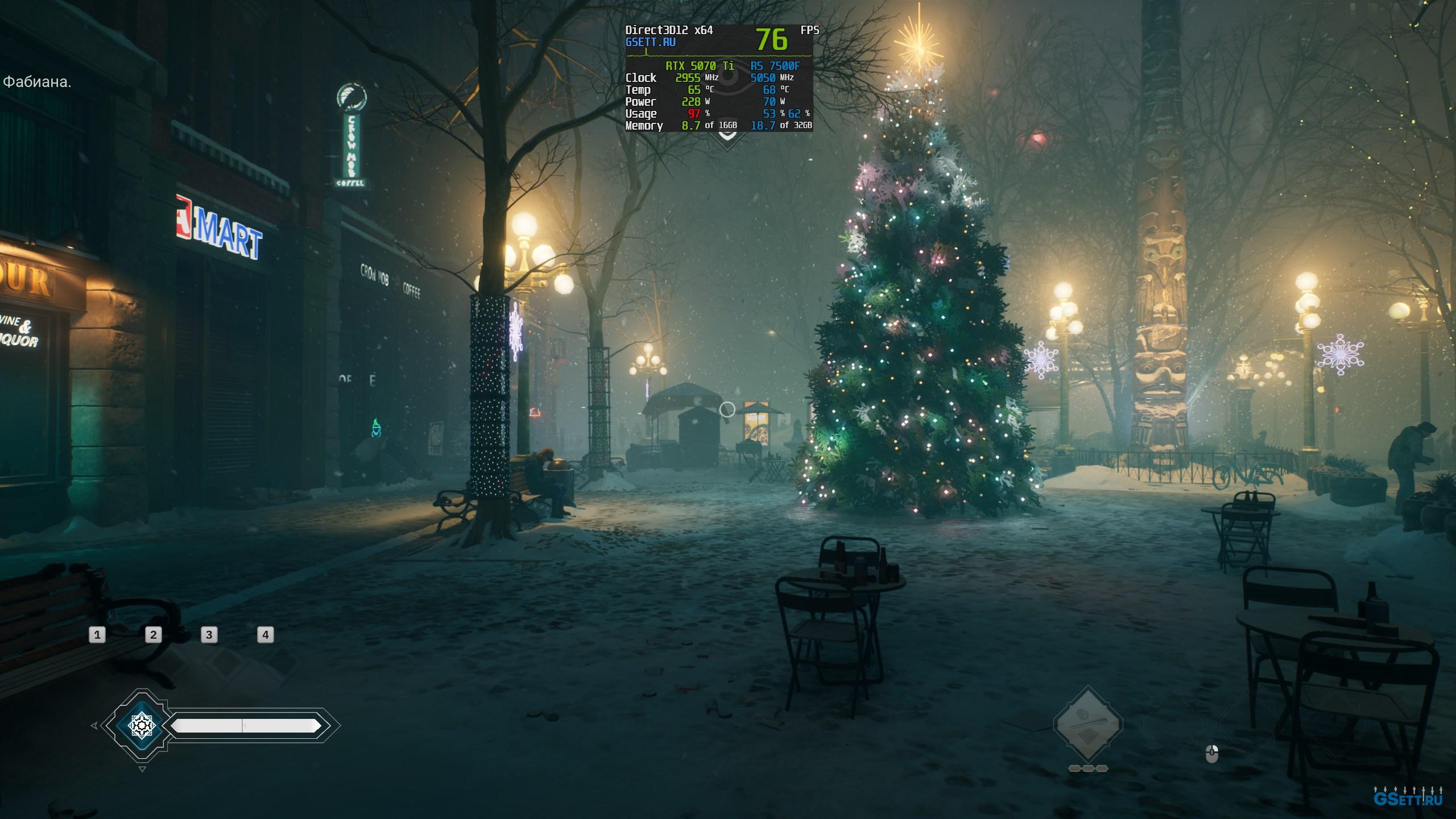
Task: Select the blue star emblem beside the health bar
Action: pyautogui.click(x=141, y=726)
